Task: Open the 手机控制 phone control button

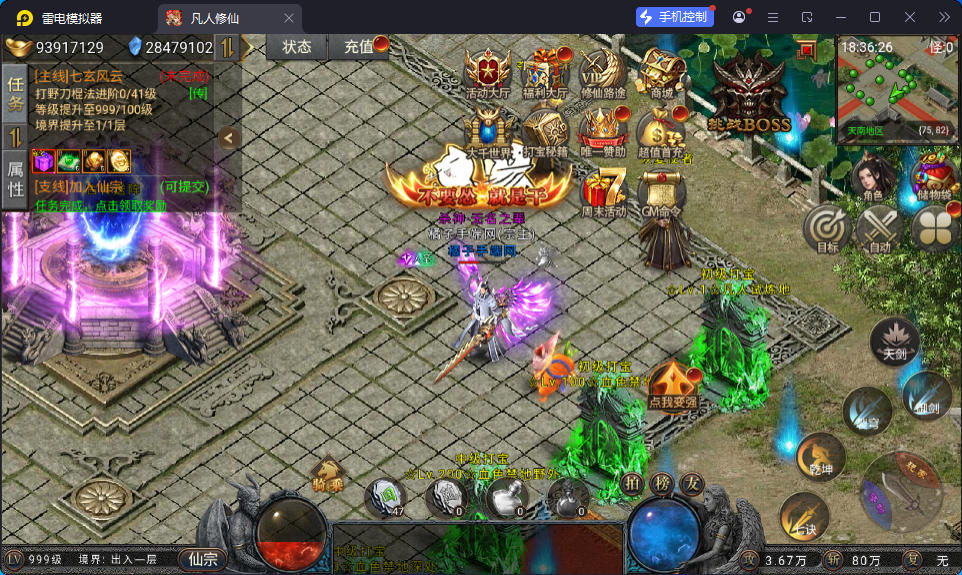Action: point(675,17)
